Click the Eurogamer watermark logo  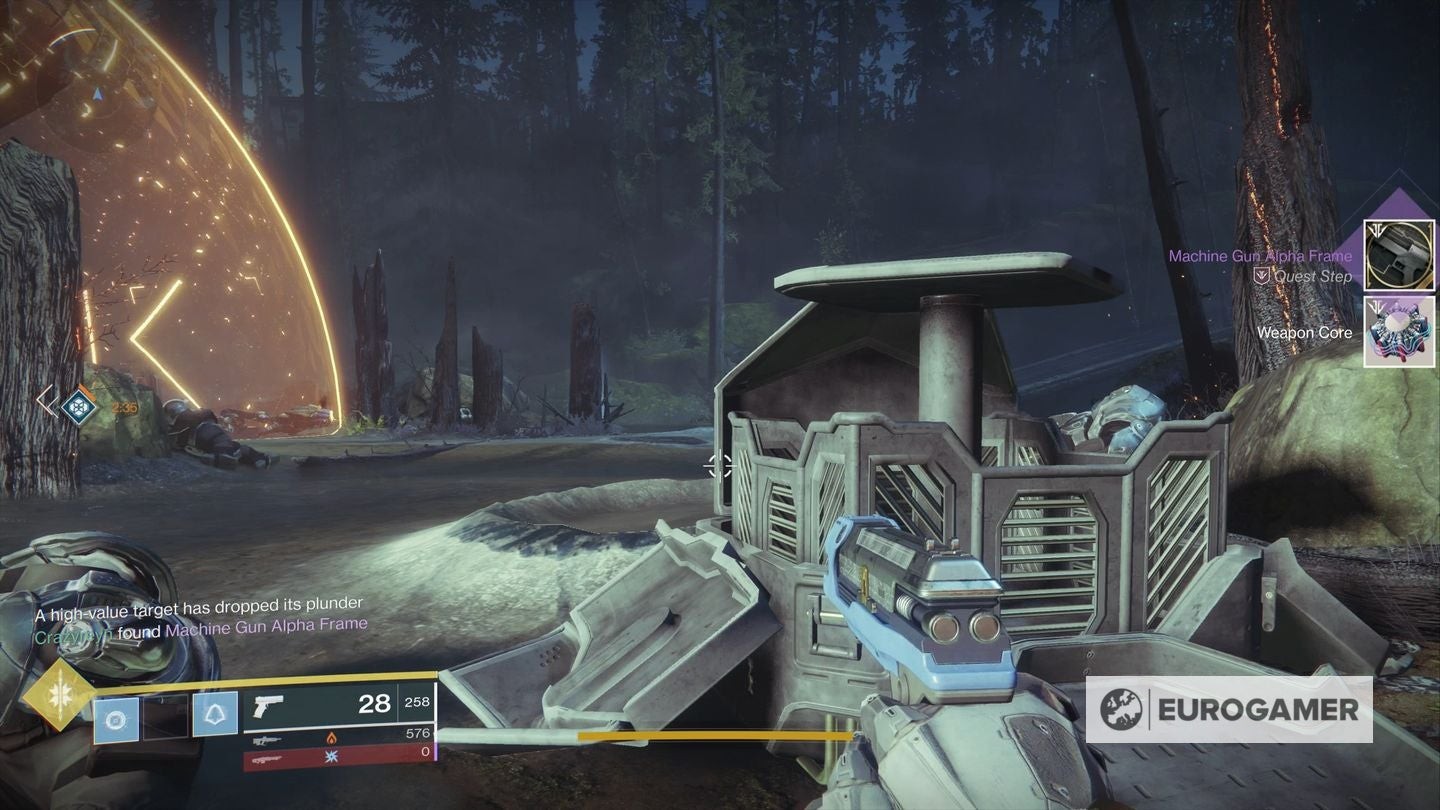(x=1229, y=710)
